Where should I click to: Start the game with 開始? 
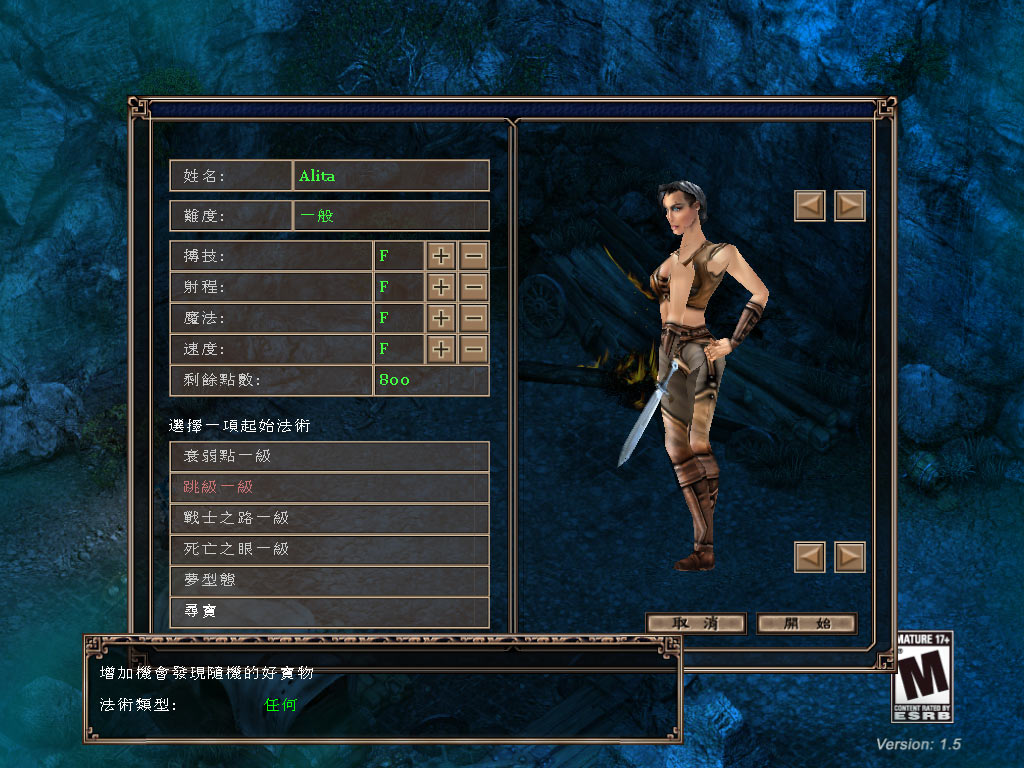807,623
